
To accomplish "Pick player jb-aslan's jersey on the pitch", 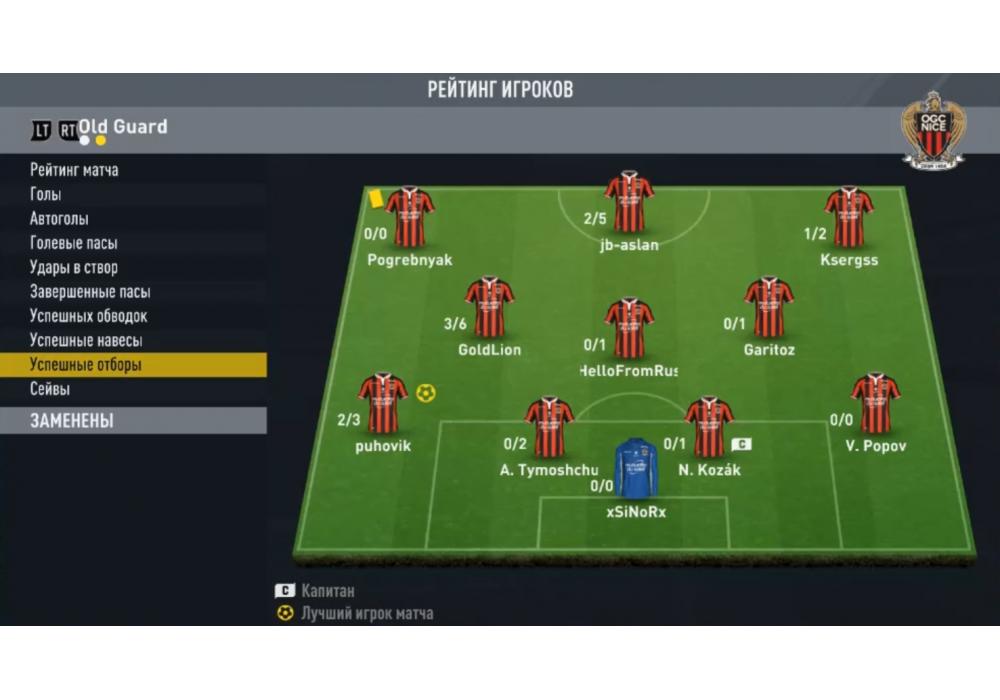I will 629,201.
